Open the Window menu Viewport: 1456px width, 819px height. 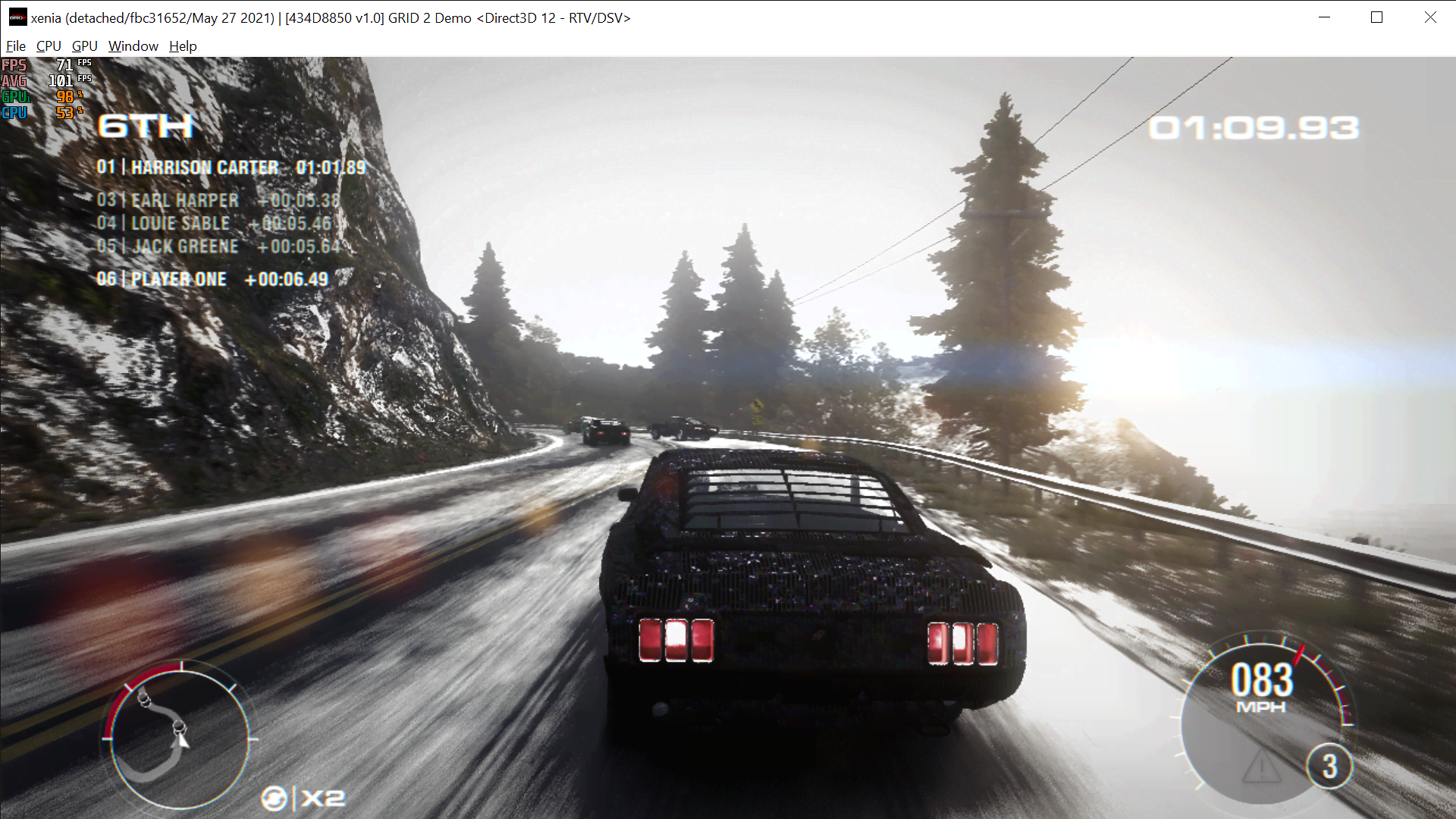coord(133,46)
